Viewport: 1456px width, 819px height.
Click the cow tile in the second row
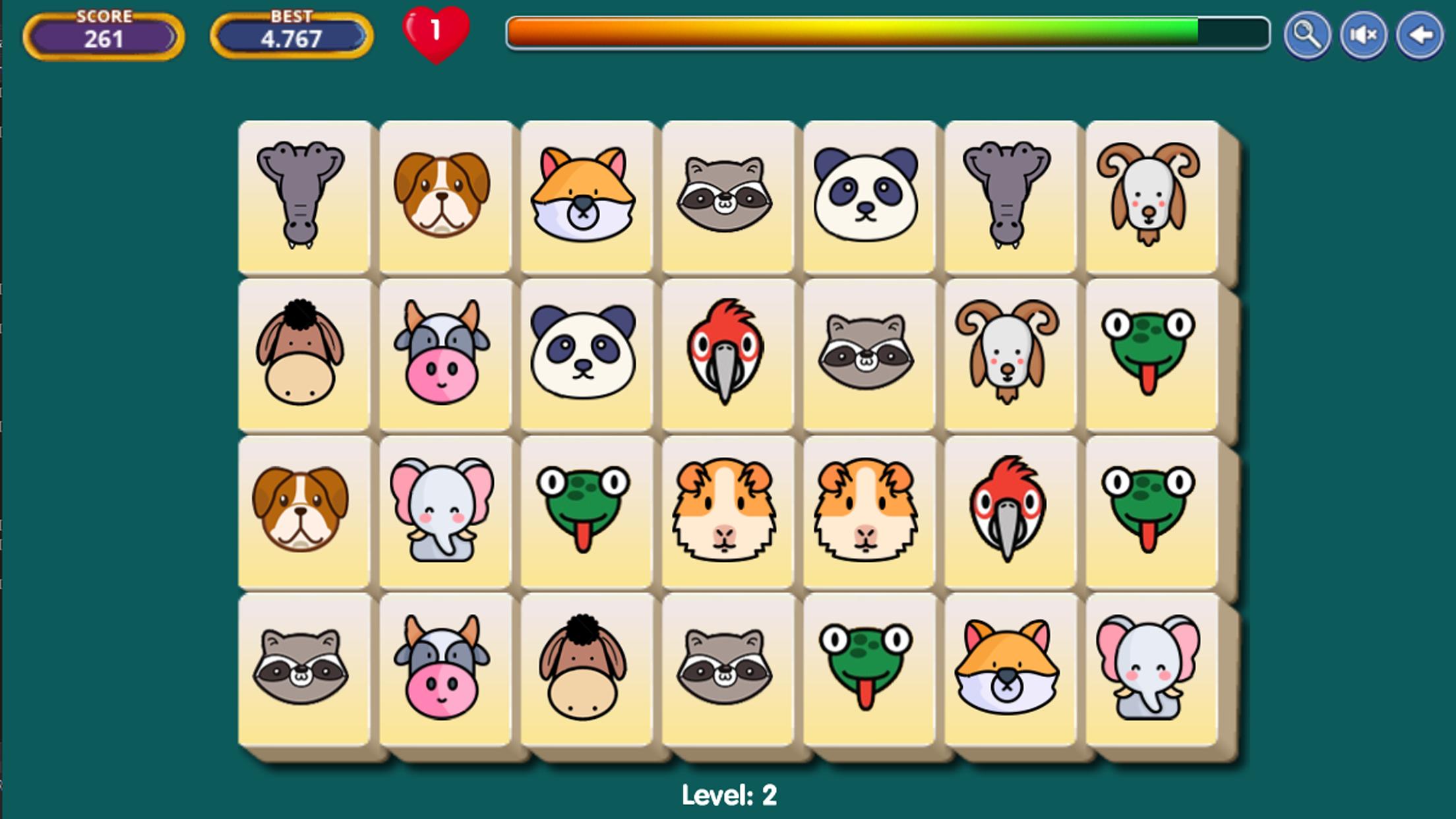[x=445, y=356]
